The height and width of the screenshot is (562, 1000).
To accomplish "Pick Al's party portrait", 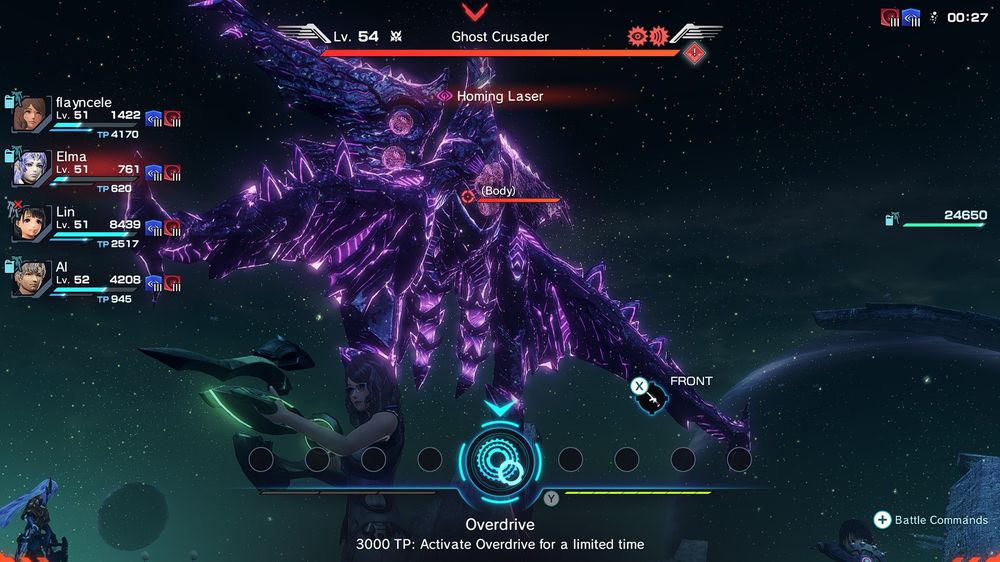I will point(31,276).
